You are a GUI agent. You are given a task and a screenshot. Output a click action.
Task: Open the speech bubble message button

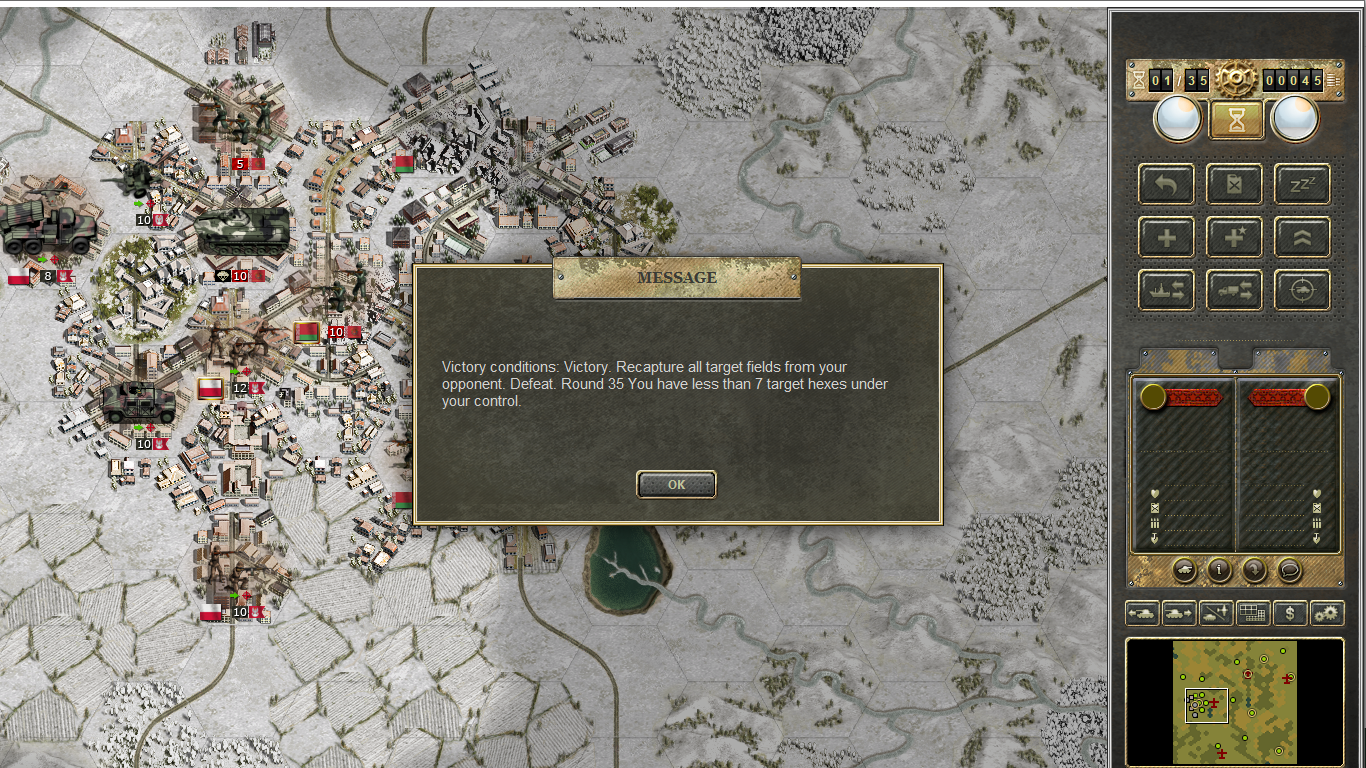[x=1290, y=570]
